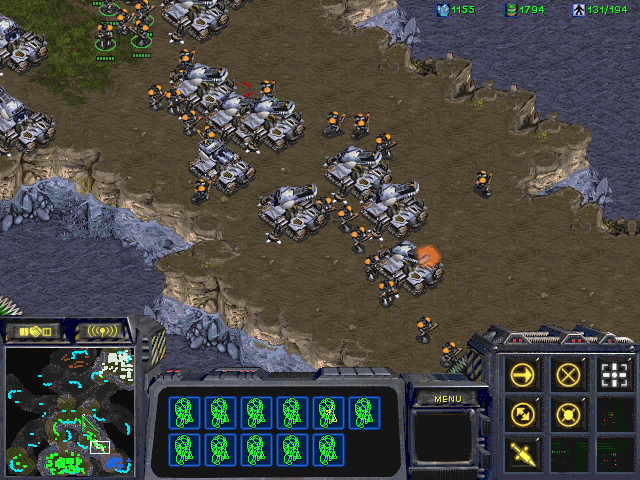Image resolution: width=640 pixels, height=480 pixels.
Task: Open the diplomacy handshake button
Action: point(35,330)
